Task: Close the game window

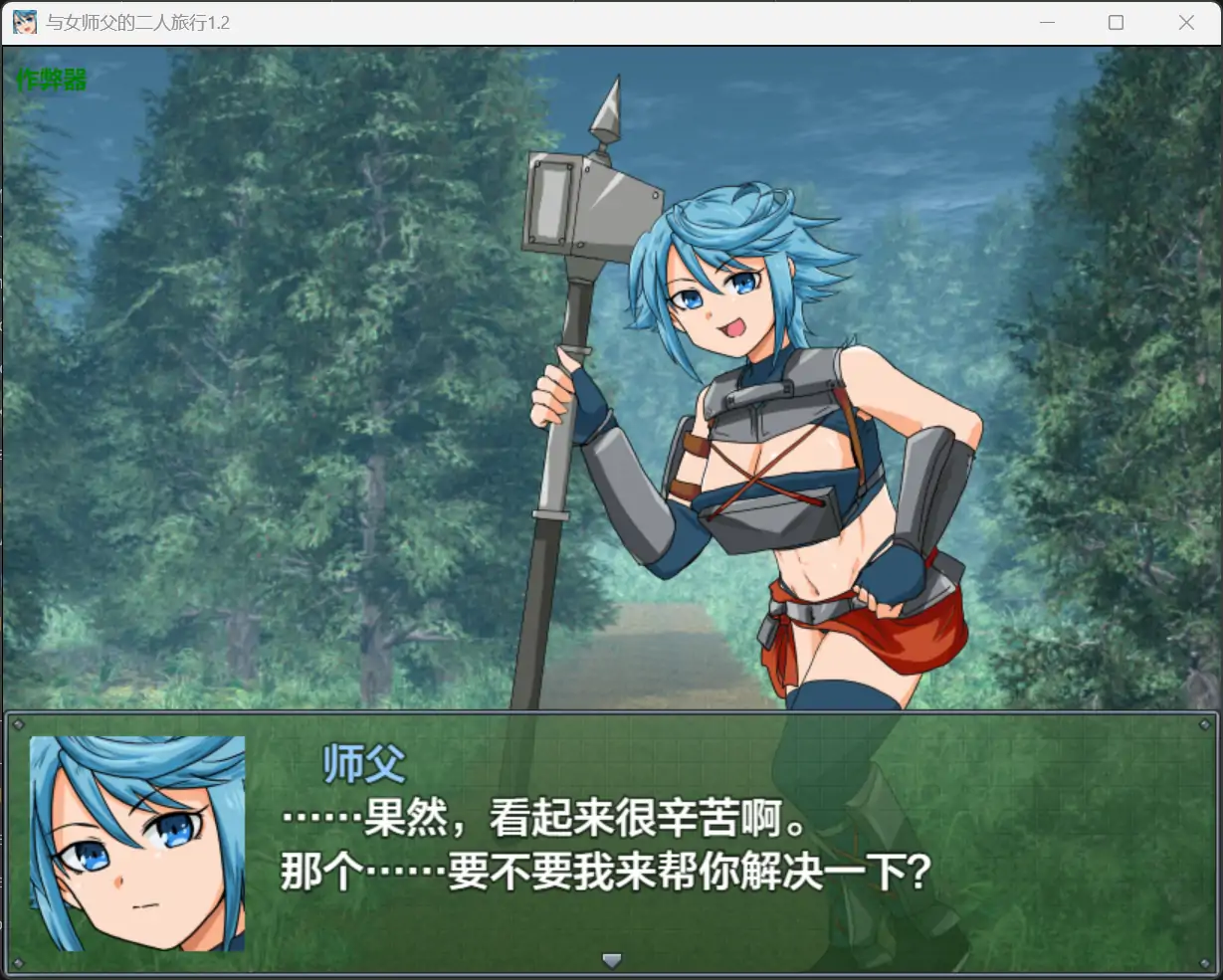Action: pos(1186,22)
